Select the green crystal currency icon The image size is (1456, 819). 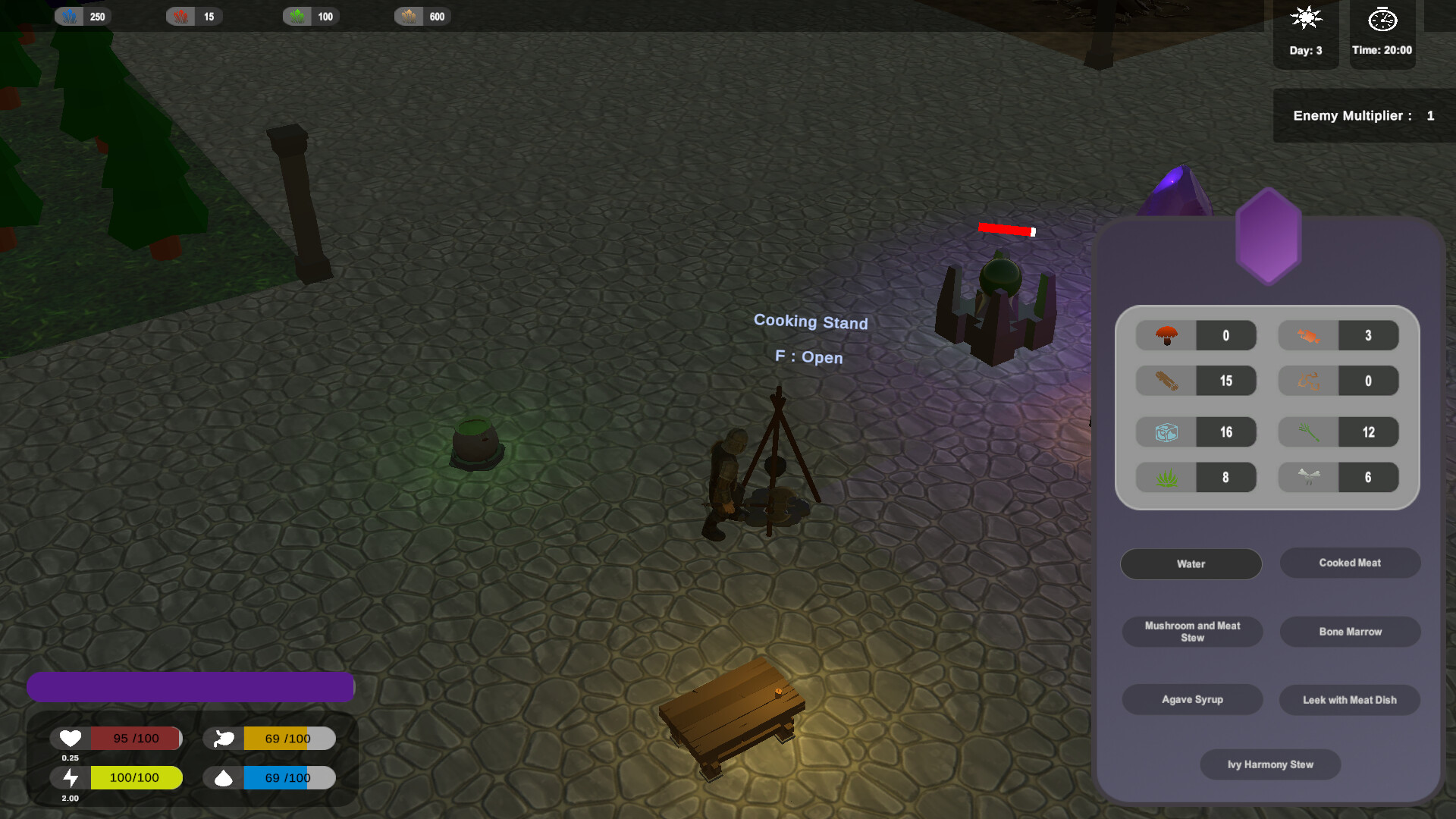coord(296,15)
